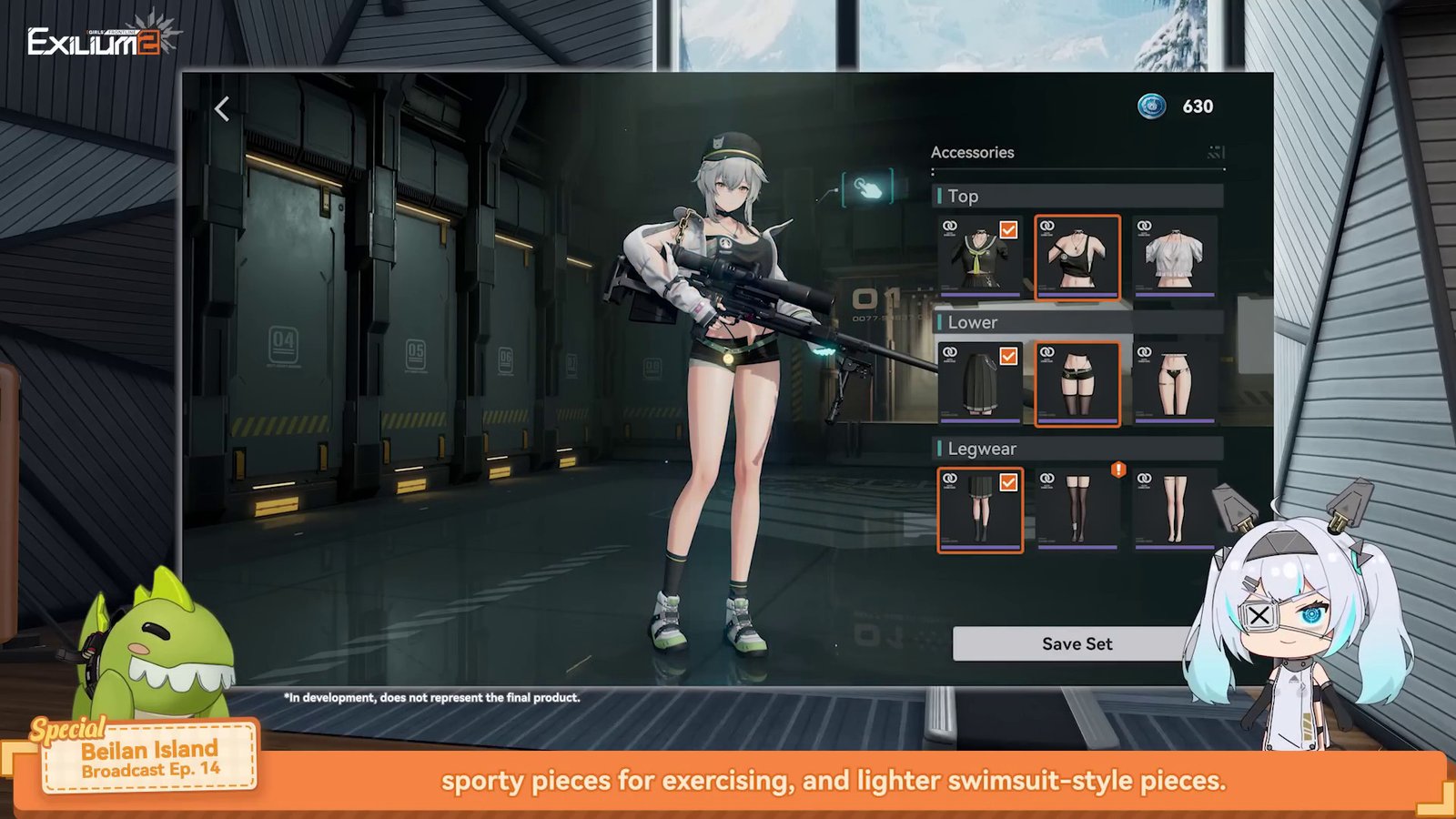The image size is (1456, 819).
Task: Select the pleated dark skirt
Action: pyautogui.click(x=980, y=383)
